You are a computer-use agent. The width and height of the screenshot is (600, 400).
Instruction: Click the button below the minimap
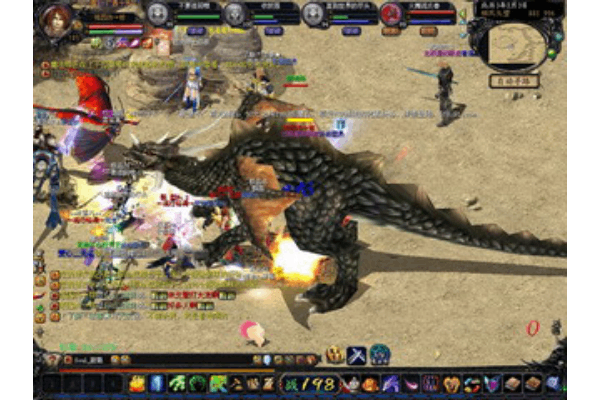point(514,80)
